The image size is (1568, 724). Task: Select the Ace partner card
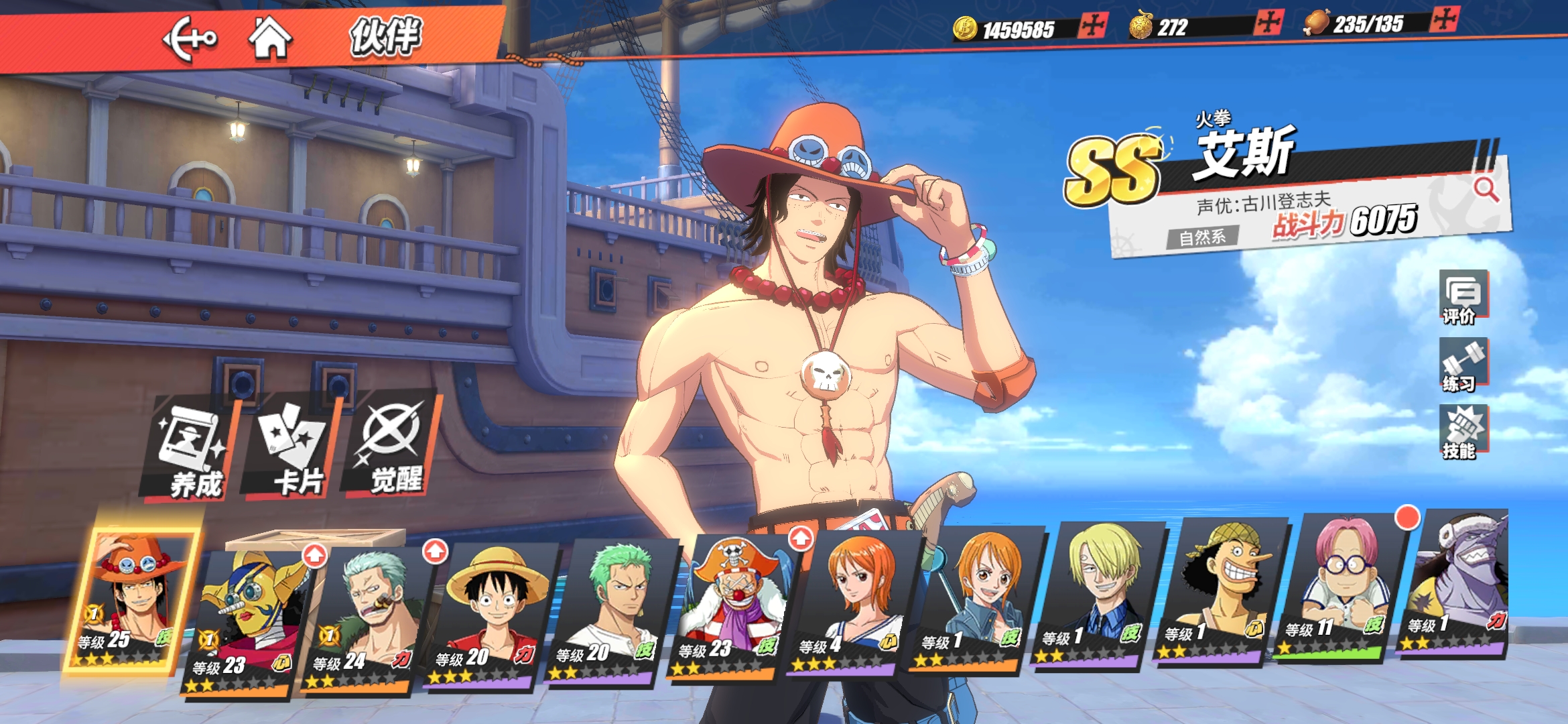click(x=131, y=600)
